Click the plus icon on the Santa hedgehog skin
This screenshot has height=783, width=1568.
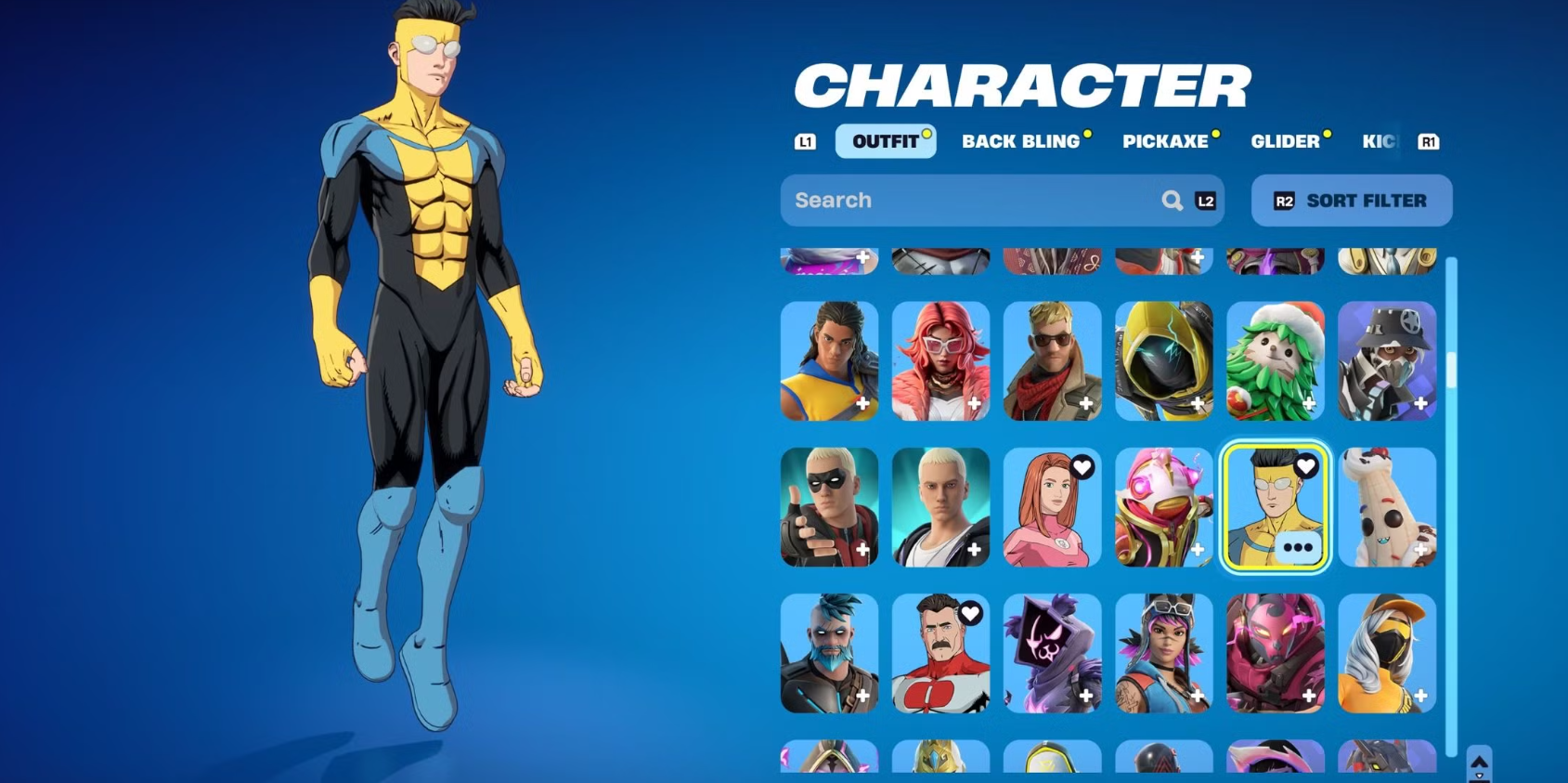(1309, 403)
